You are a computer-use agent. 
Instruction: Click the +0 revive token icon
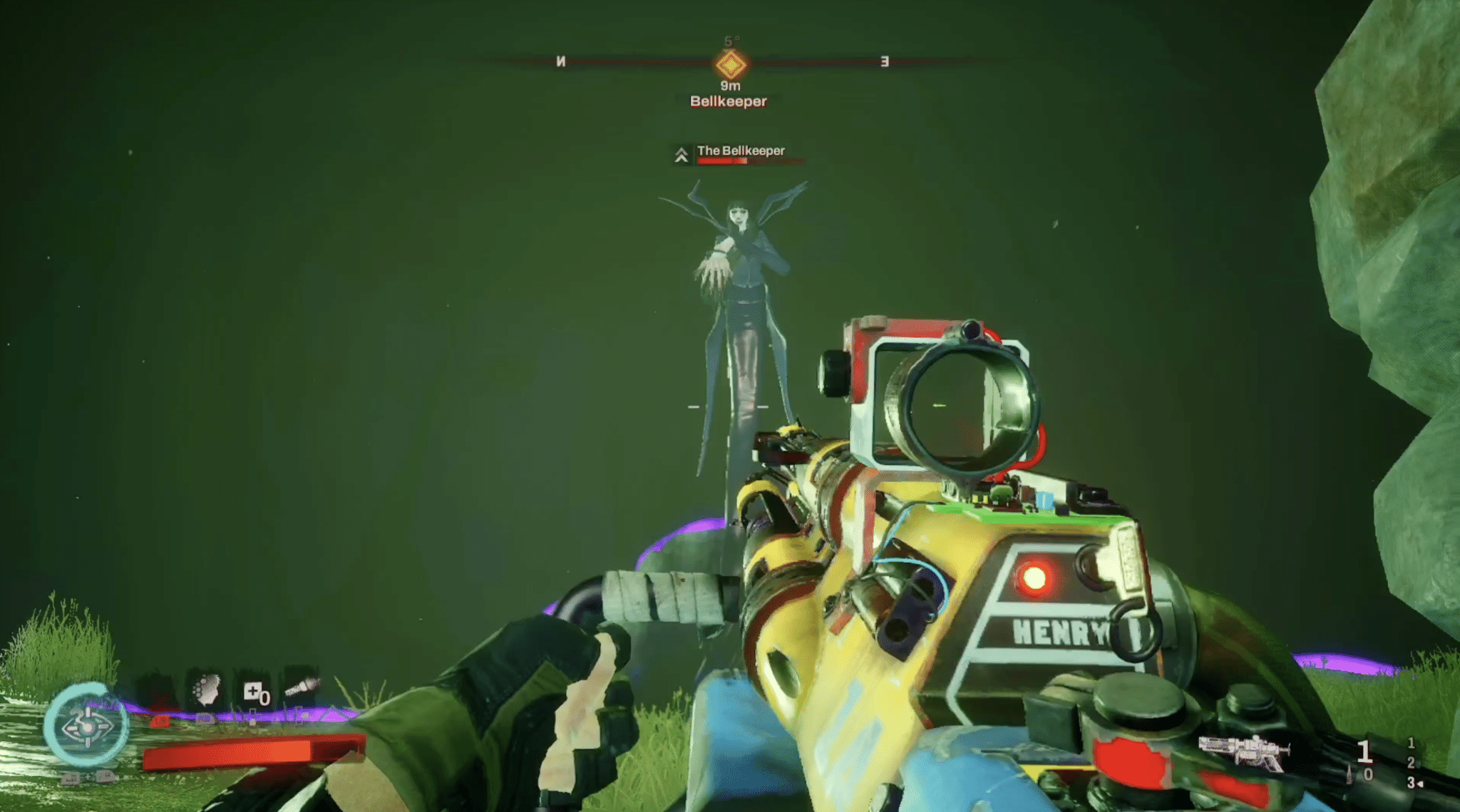tap(256, 693)
